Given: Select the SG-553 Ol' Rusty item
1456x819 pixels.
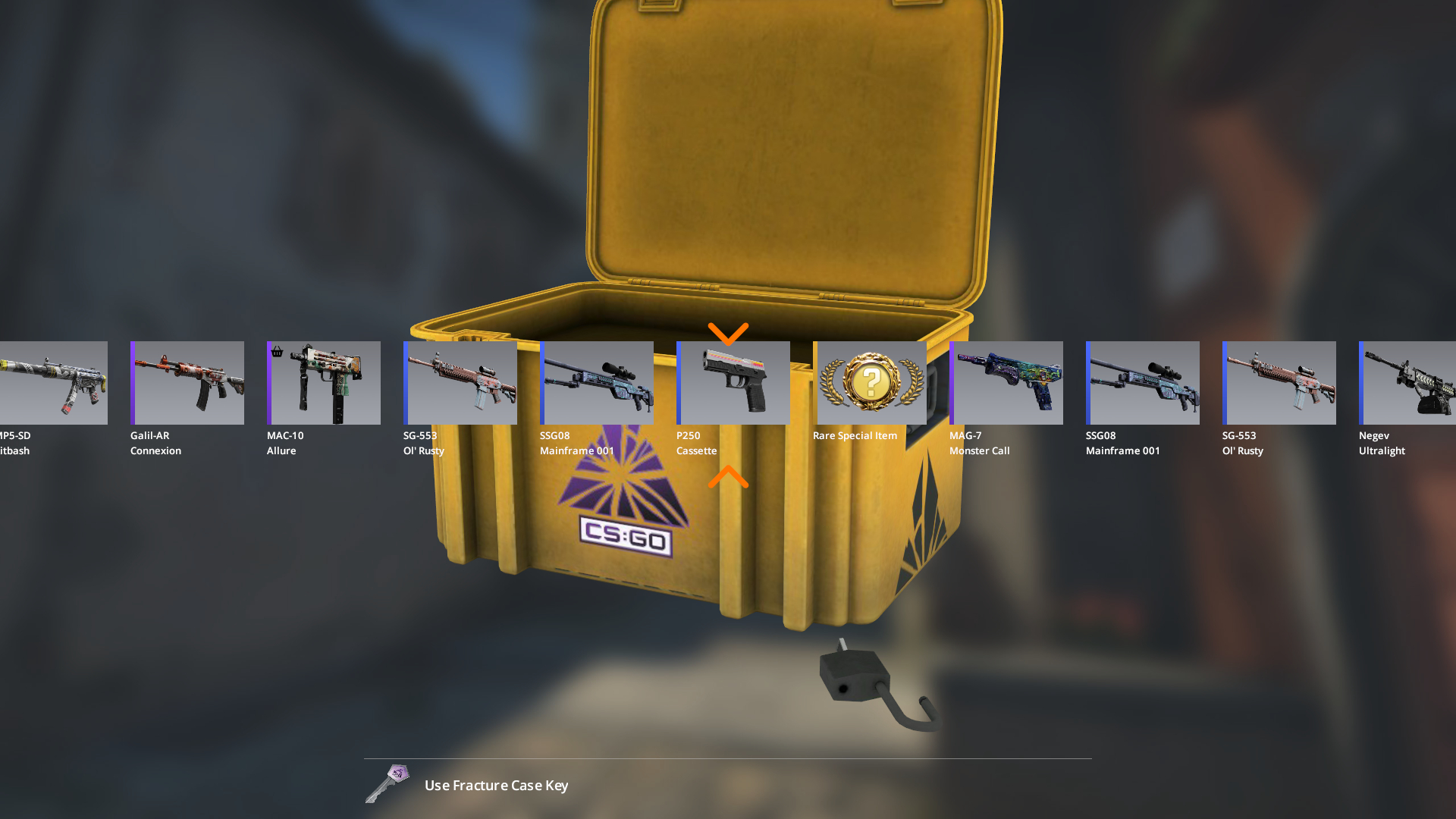Looking at the screenshot, I should (x=460, y=382).
